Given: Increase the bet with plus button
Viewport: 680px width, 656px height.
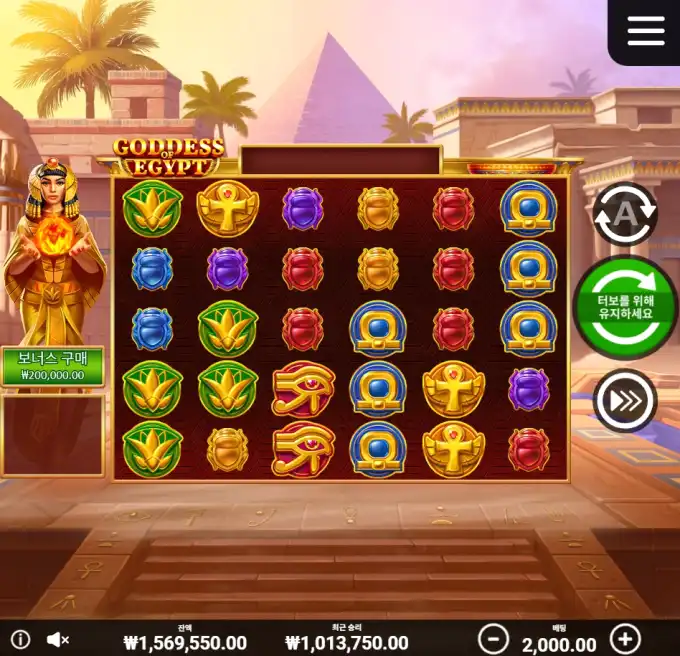Looking at the screenshot, I should [x=625, y=638].
